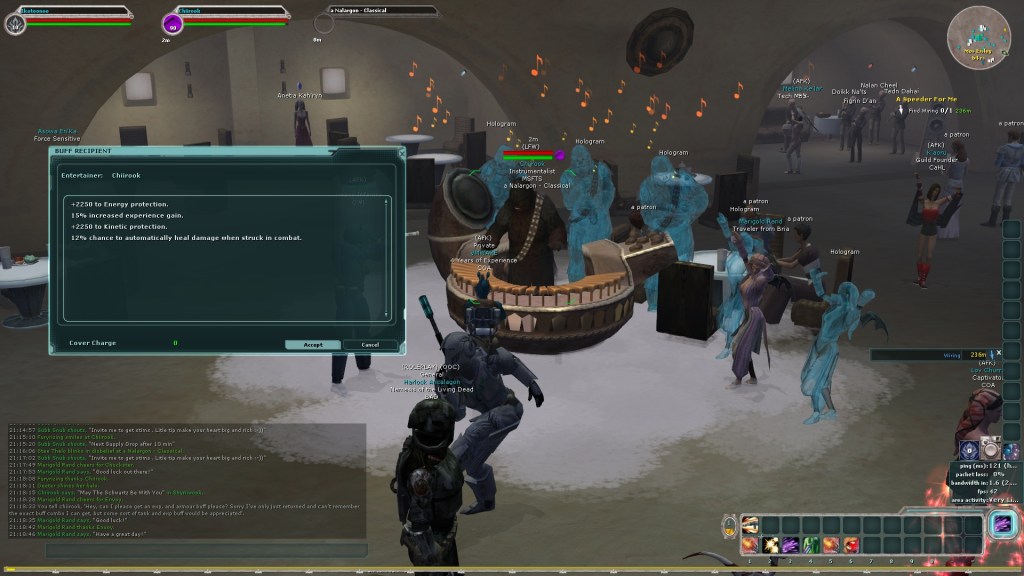Activate the purple streak ability in slot 3
The image size is (1024, 576).
point(791,544)
